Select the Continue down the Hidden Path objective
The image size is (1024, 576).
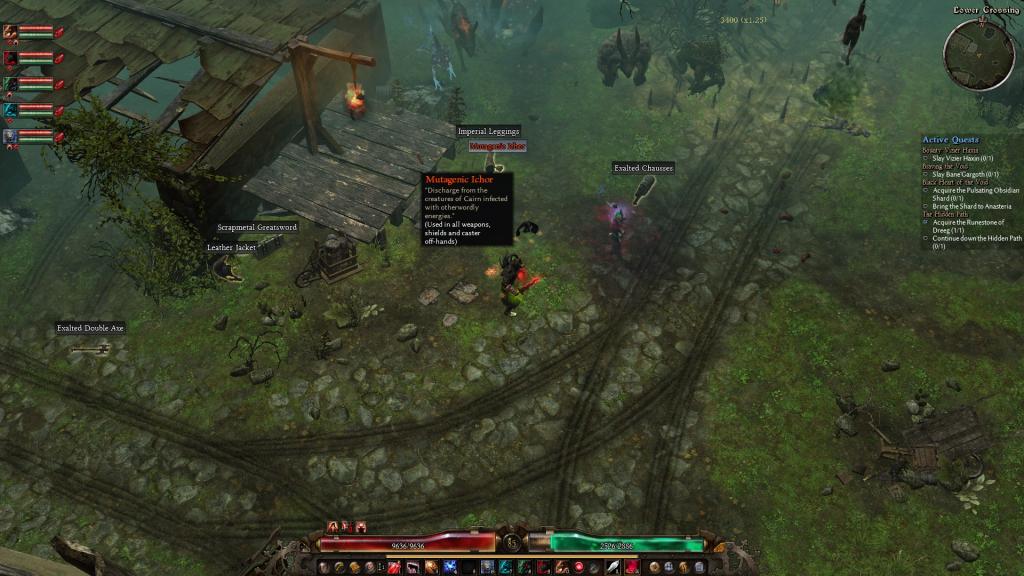[x=975, y=238]
